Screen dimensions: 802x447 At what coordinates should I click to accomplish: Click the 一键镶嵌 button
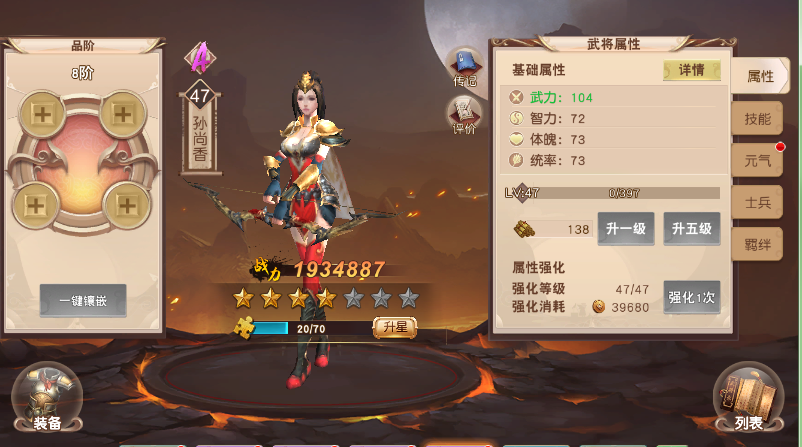pos(83,300)
